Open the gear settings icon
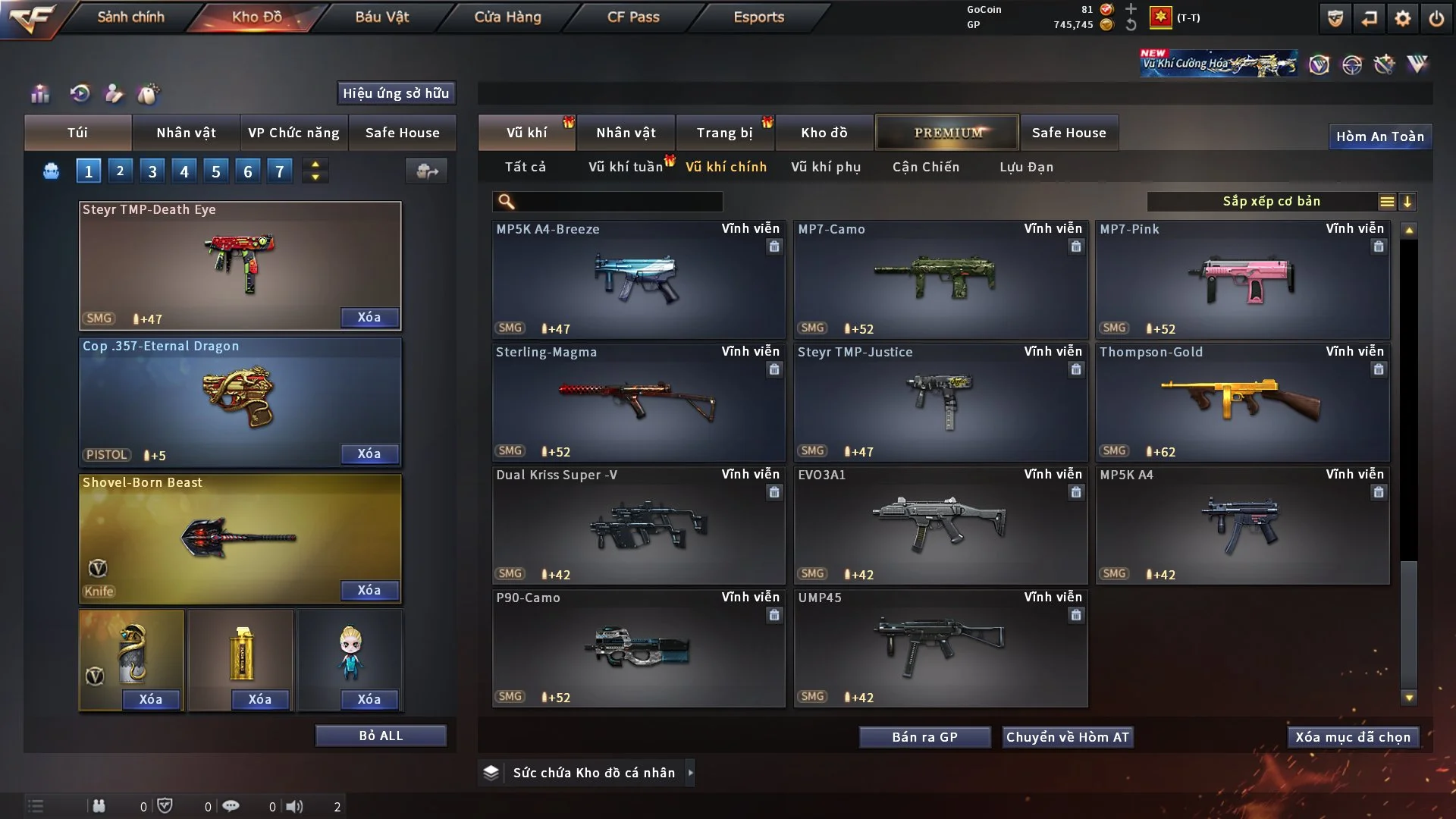The image size is (1456, 819). 1402,18
